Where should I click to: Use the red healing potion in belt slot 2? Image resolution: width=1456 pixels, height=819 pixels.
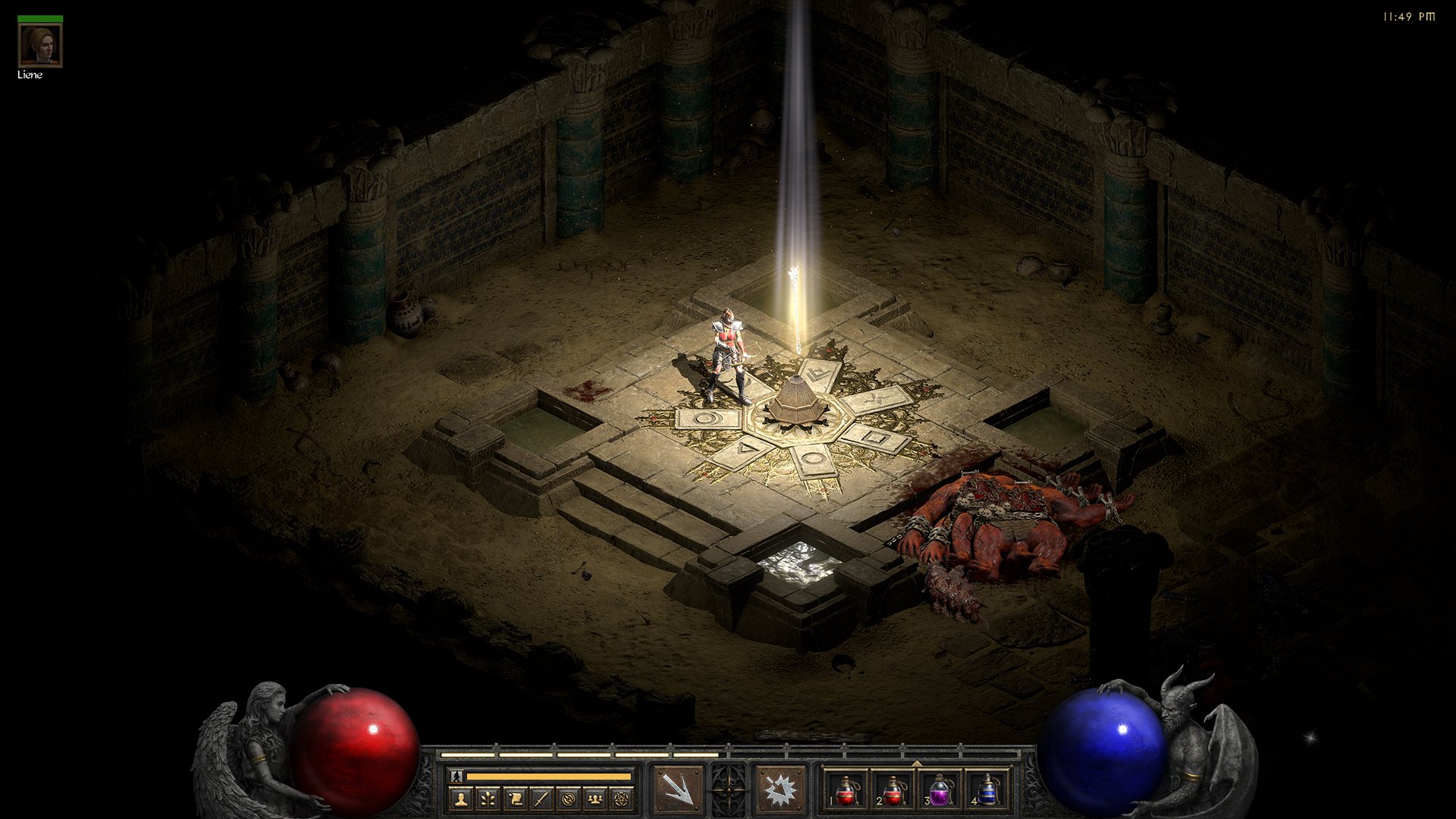tap(893, 789)
